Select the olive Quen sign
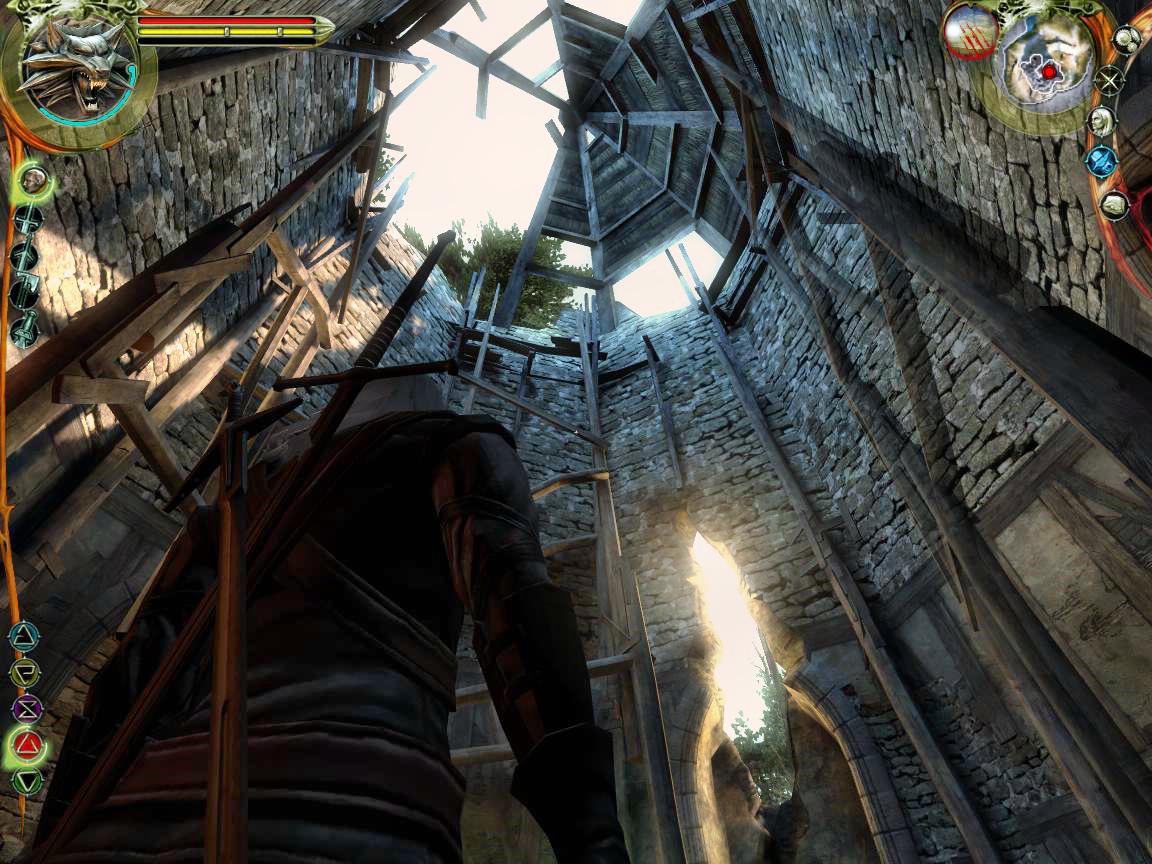 tap(24, 670)
